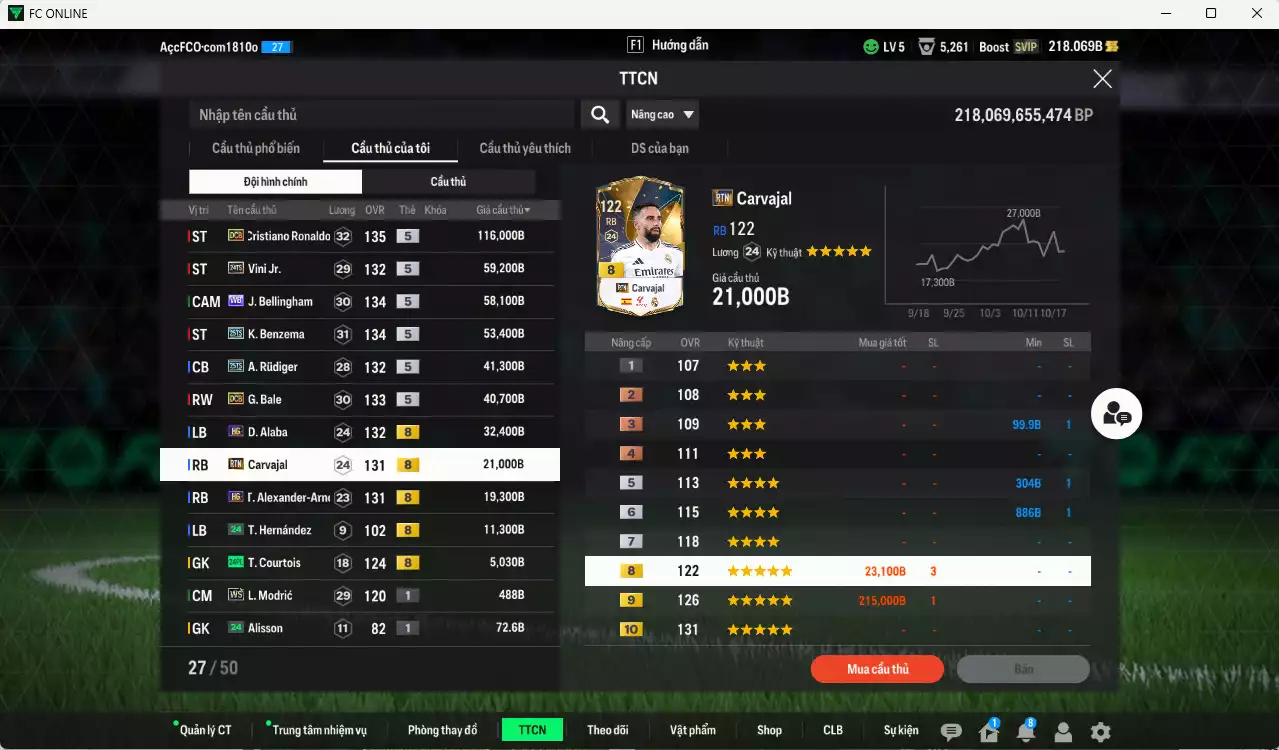This screenshot has width=1279, height=750.
Task: Choose upgrade level 9 row
Action: [x=837, y=601]
